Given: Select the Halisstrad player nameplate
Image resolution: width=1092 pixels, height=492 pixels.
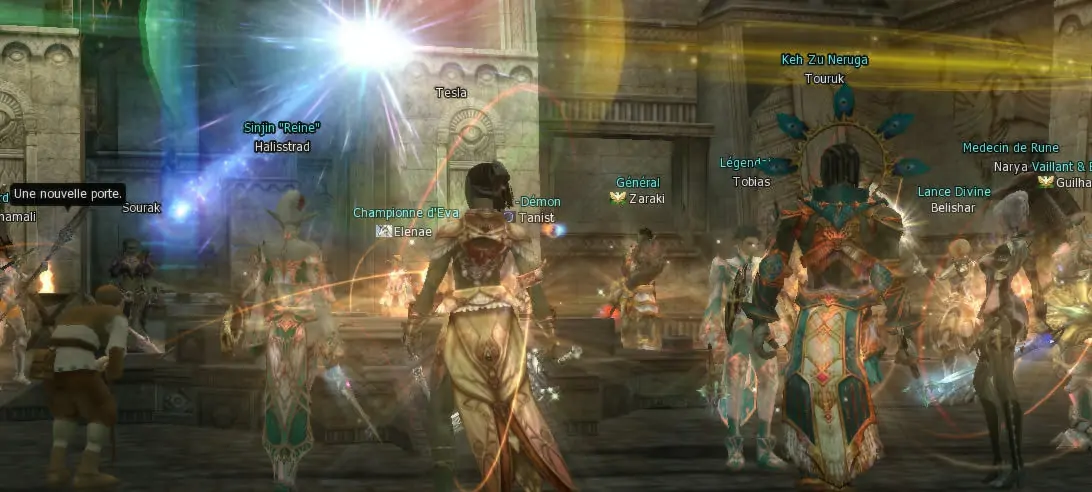Looking at the screenshot, I should [282, 147].
